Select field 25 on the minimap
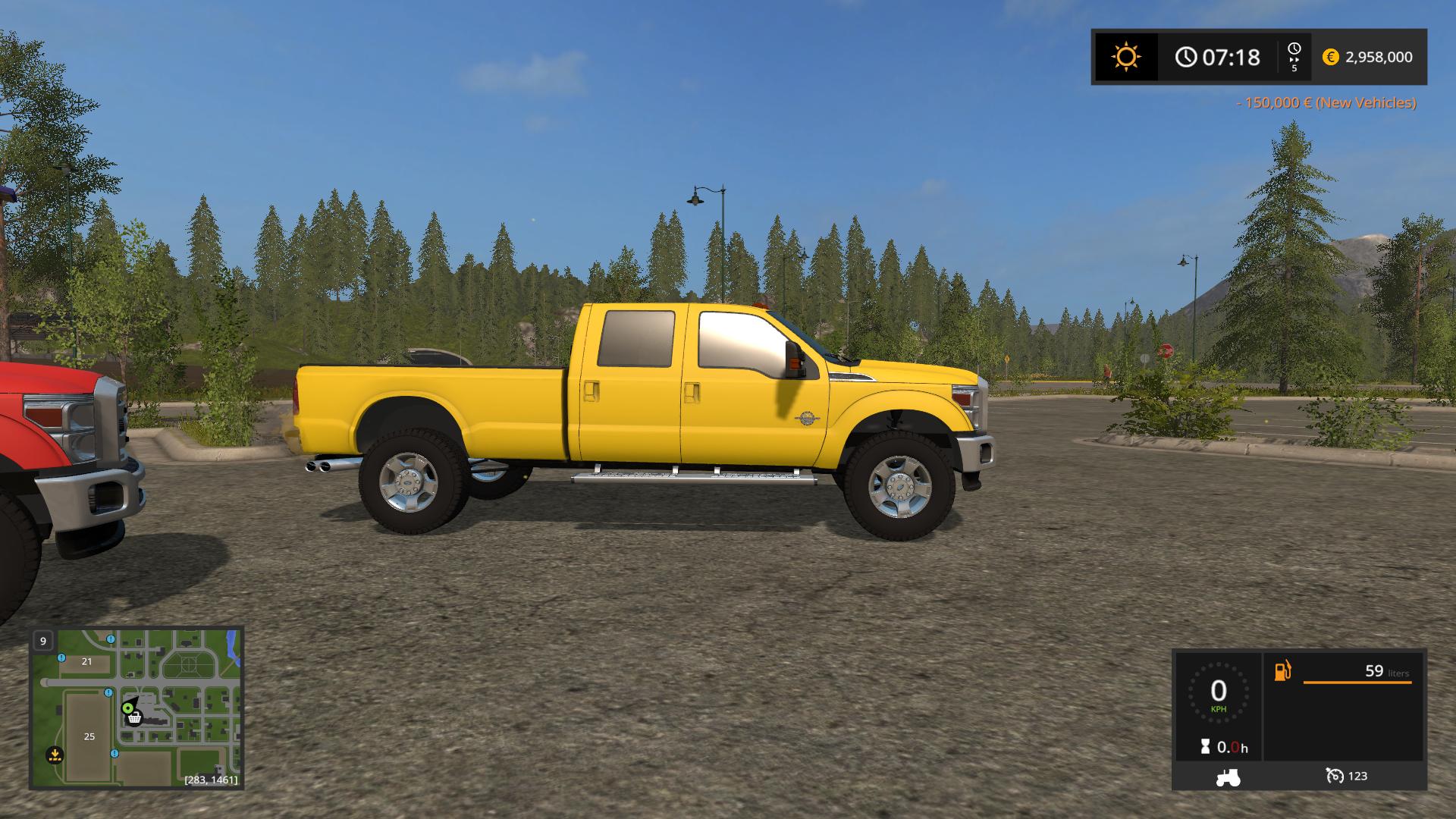The image size is (1456, 819). [89, 736]
